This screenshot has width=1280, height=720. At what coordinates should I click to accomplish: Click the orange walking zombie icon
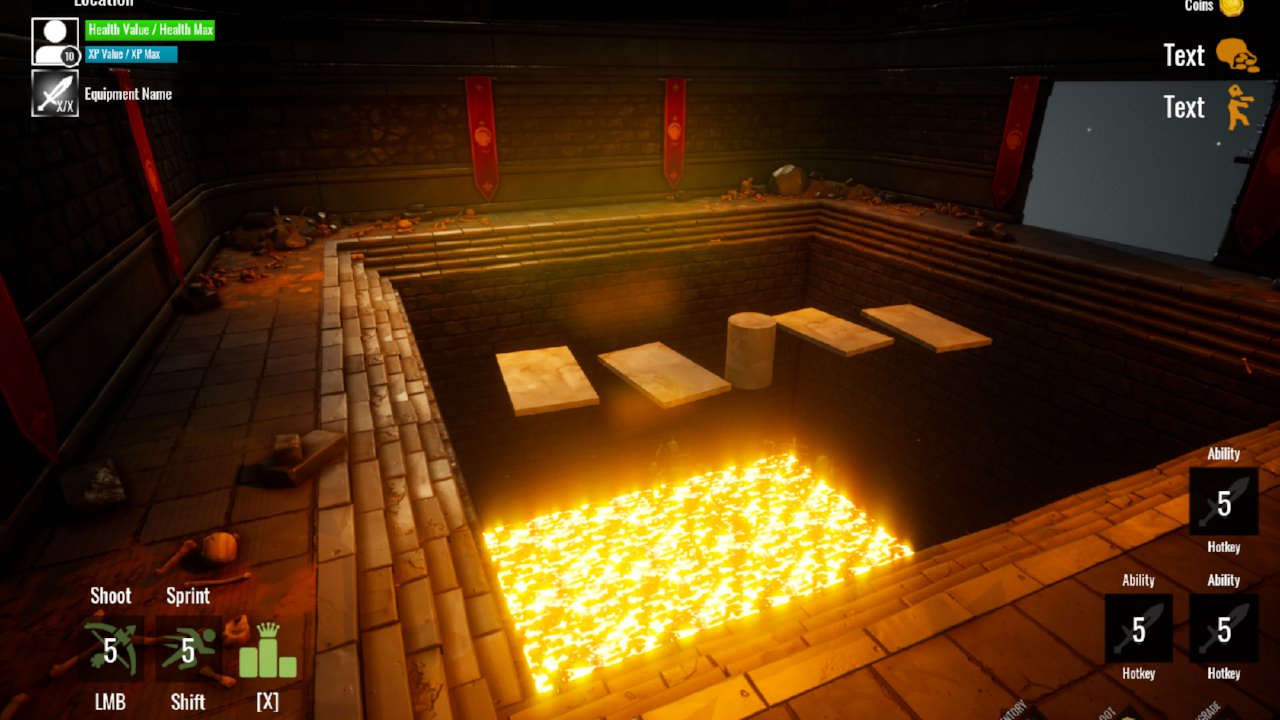coord(1239,107)
